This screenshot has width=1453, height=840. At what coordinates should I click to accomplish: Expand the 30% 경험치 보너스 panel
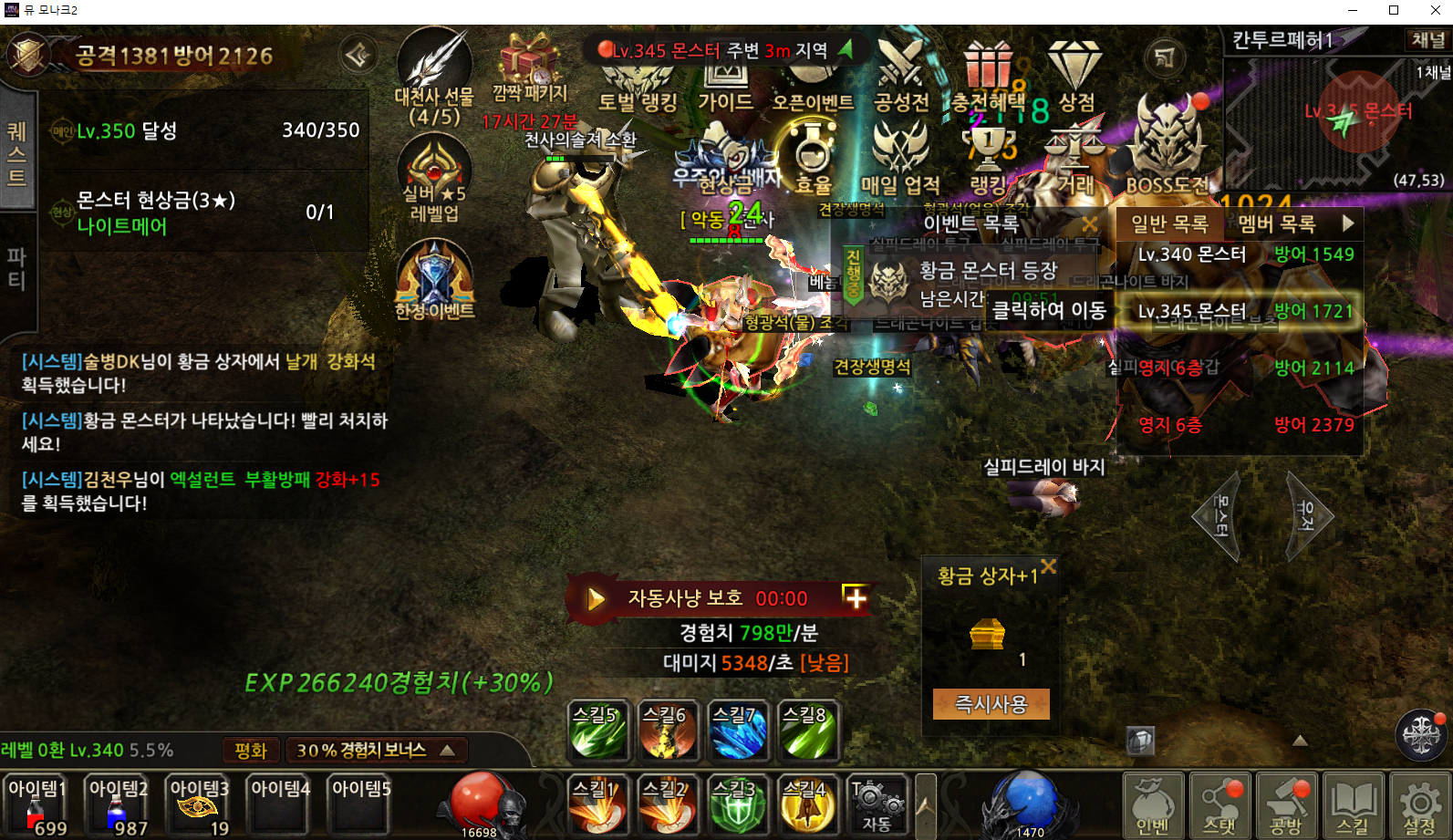coord(376,751)
